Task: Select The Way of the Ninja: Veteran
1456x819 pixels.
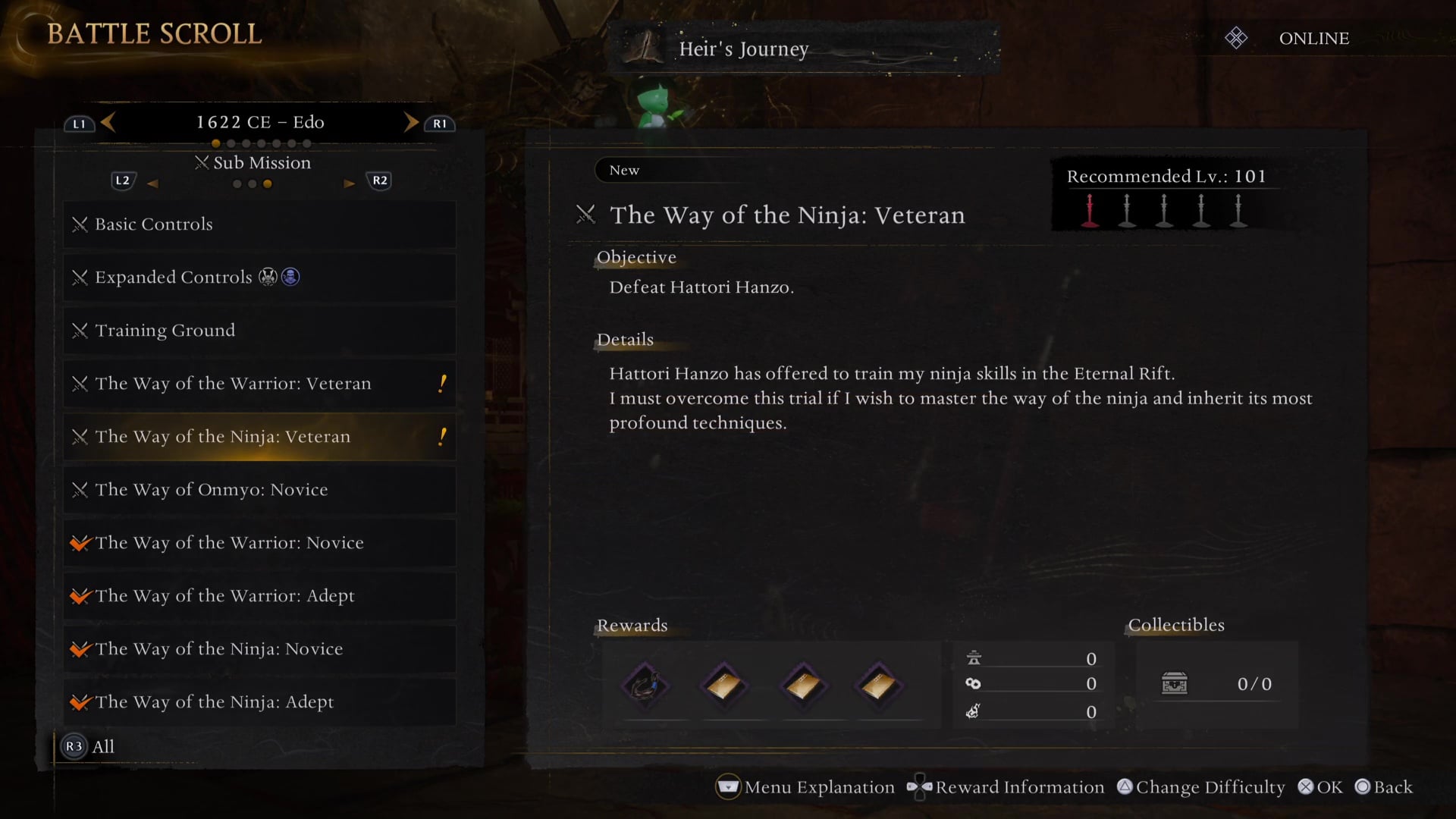Action: [259, 437]
